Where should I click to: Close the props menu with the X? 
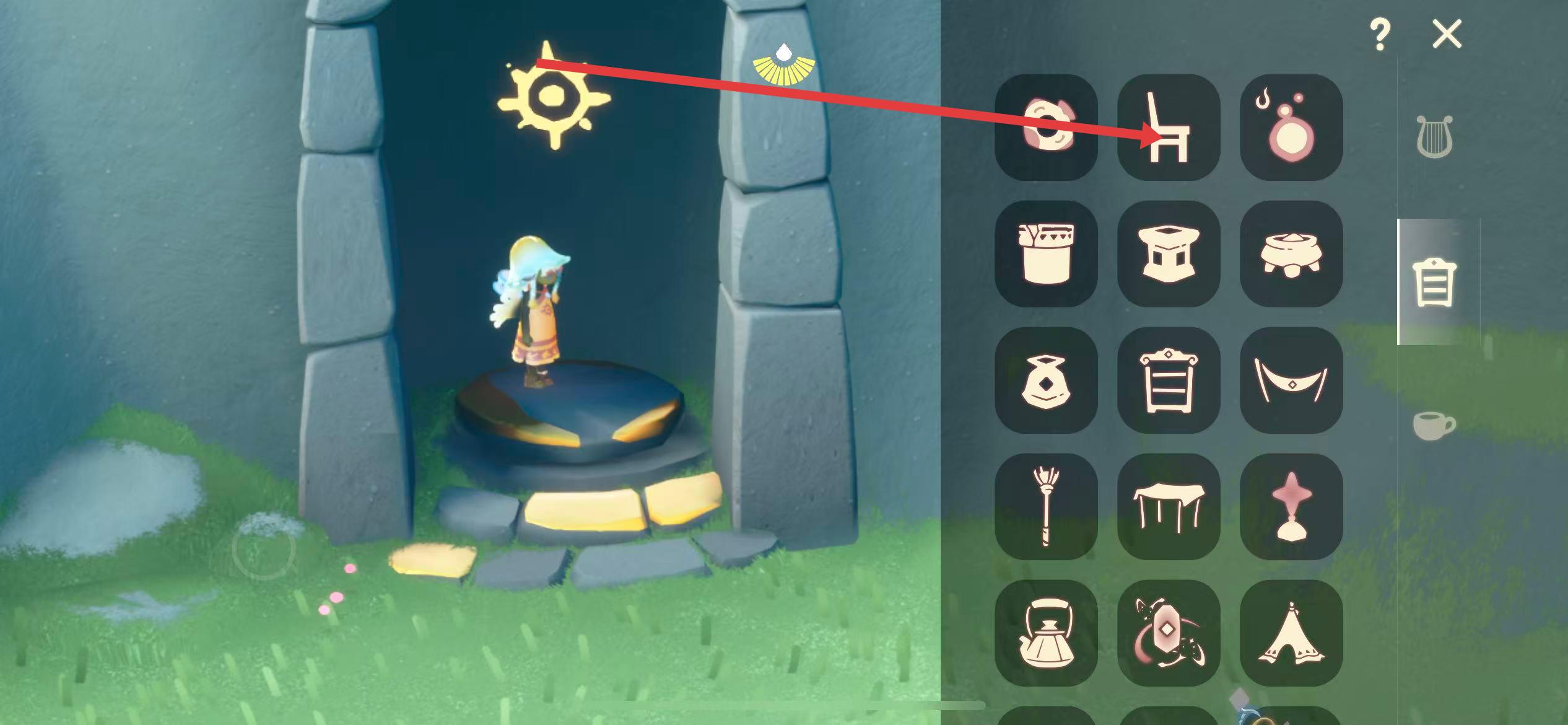[x=1447, y=34]
